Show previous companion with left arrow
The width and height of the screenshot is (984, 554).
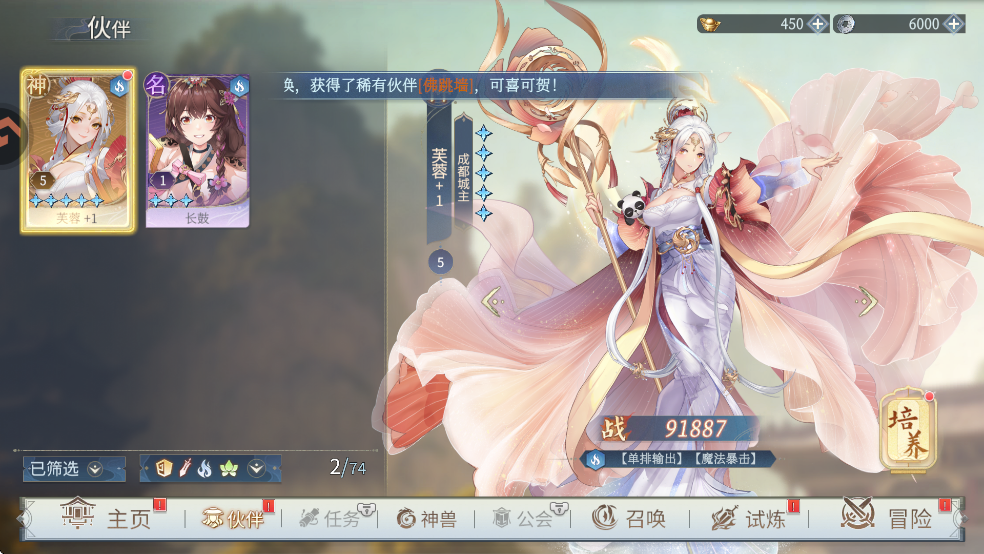pyautogui.click(x=491, y=298)
